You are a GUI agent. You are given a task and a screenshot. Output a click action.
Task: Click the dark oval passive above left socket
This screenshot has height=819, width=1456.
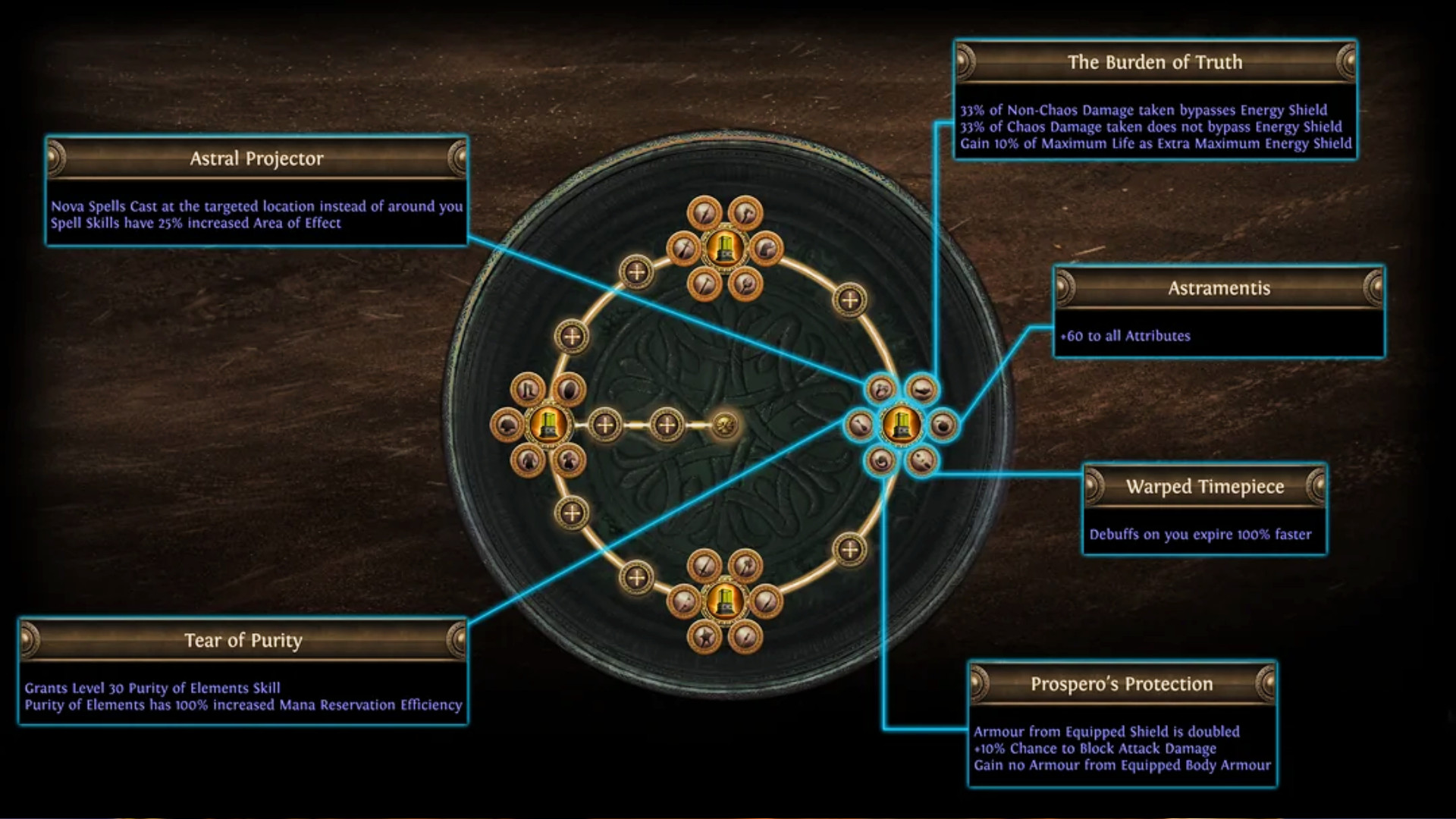tap(568, 389)
